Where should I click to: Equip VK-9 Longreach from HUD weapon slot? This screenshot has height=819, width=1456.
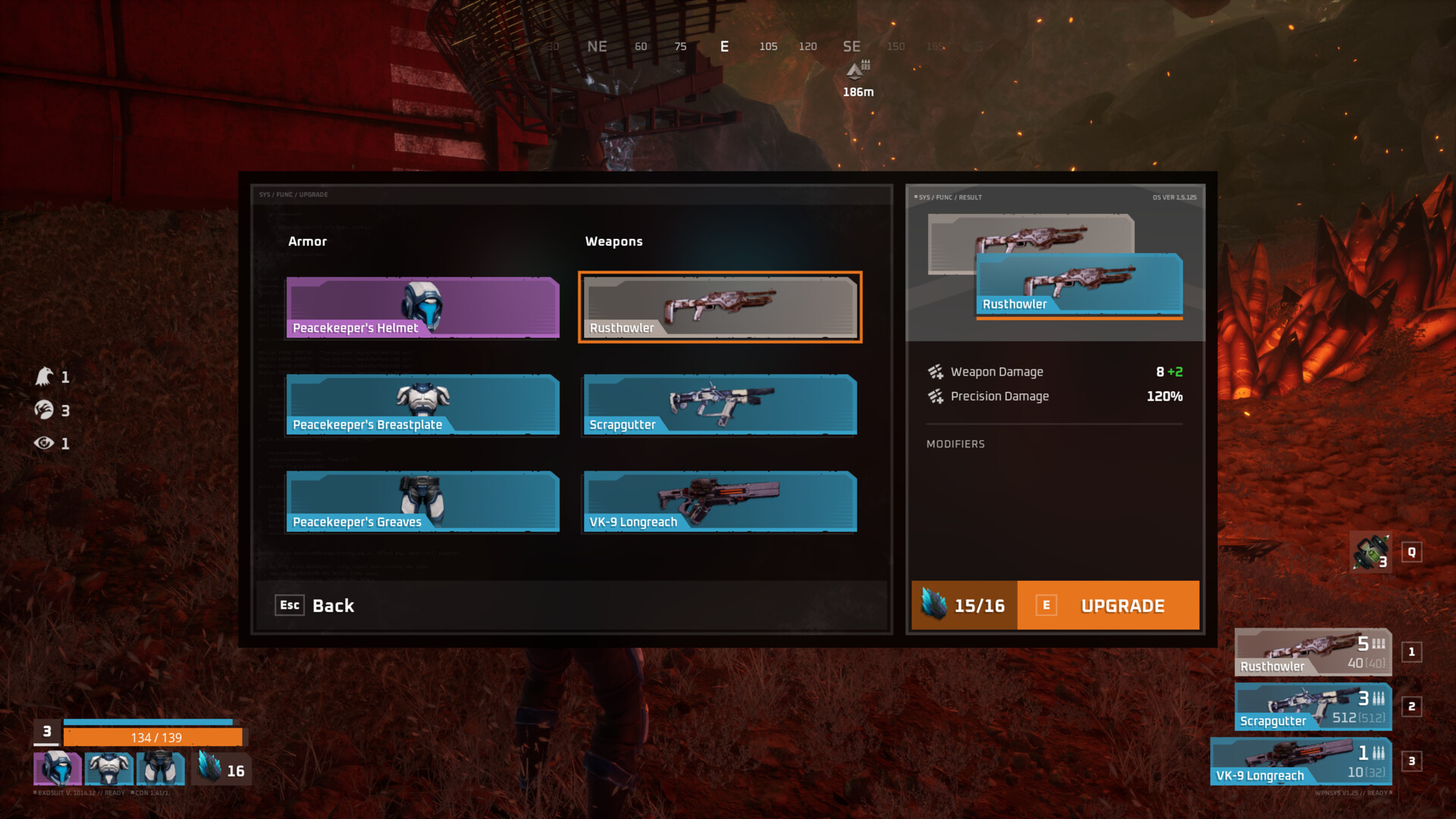pyautogui.click(x=1301, y=761)
